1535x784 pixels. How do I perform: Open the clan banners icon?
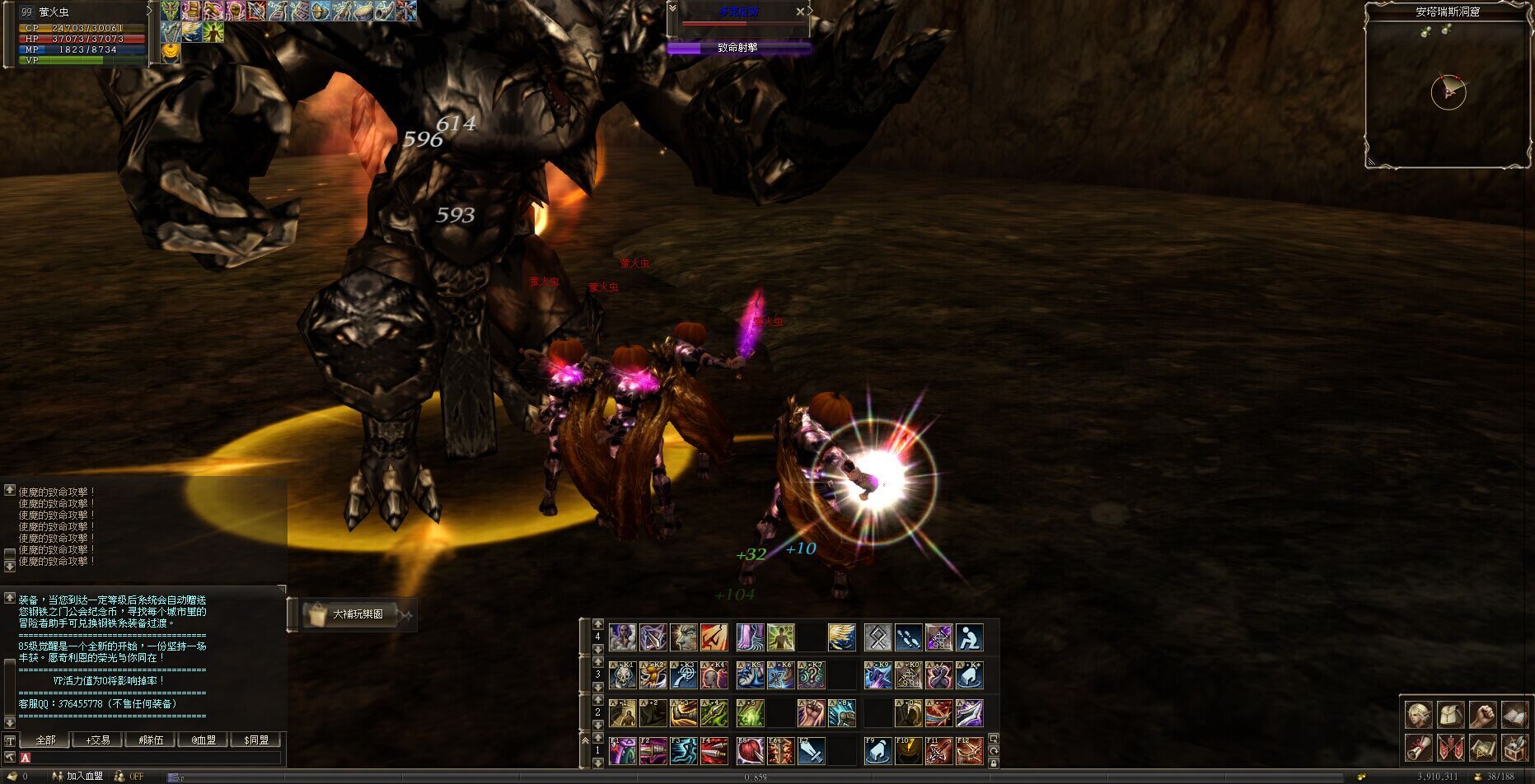click(1451, 748)
